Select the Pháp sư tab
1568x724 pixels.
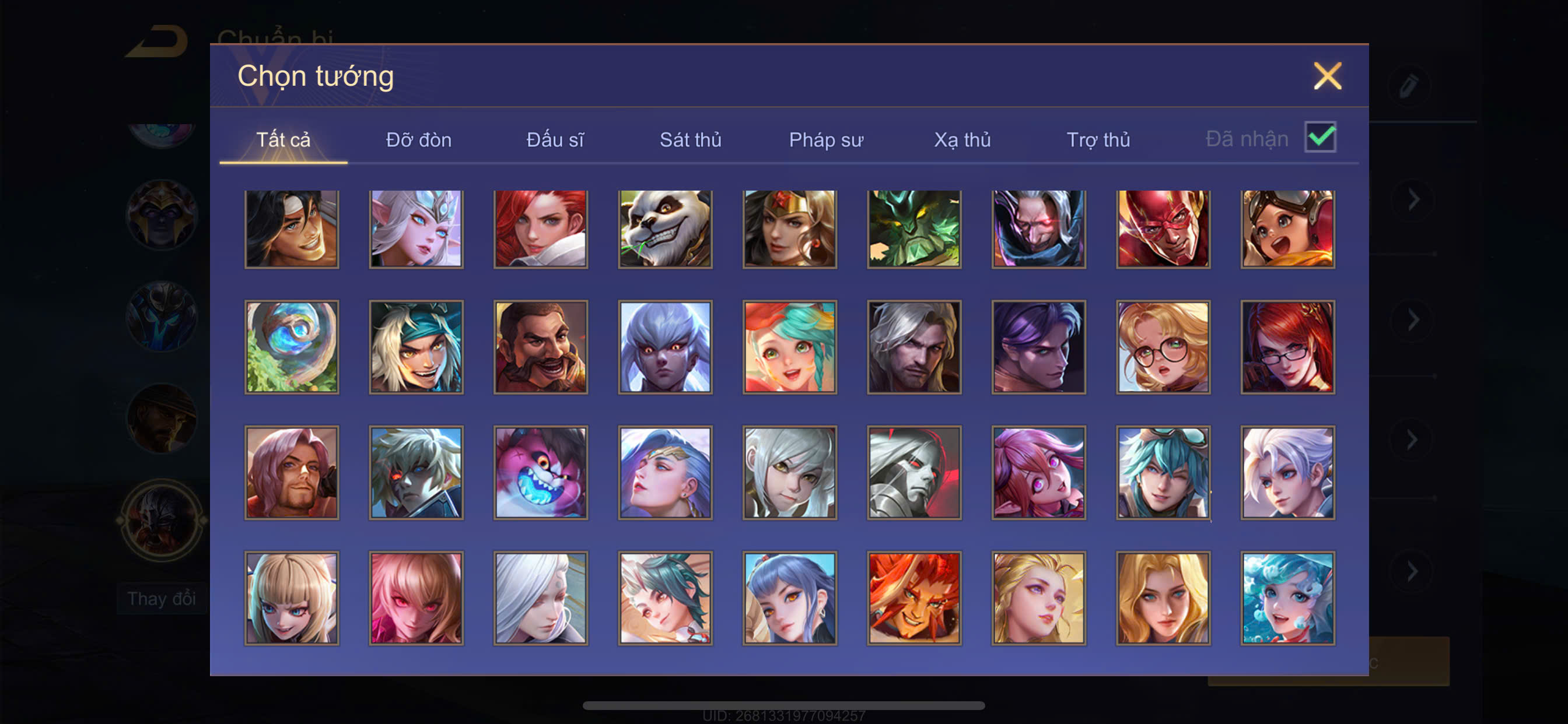[826, 140]
